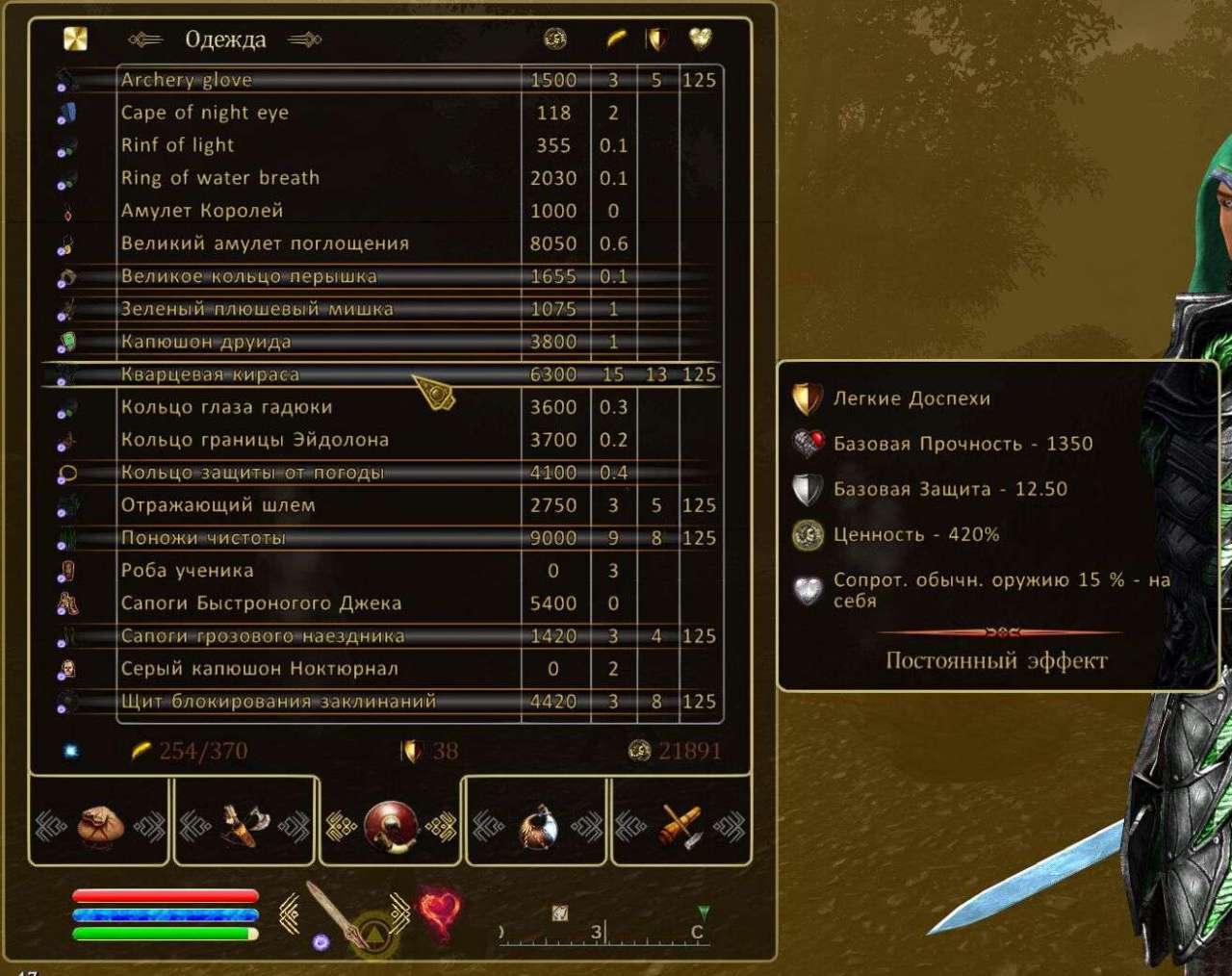This screenshot has height=976, width=1232.
Task: Open the crafting hammer category icon
Action: click(x=681, y=826)
